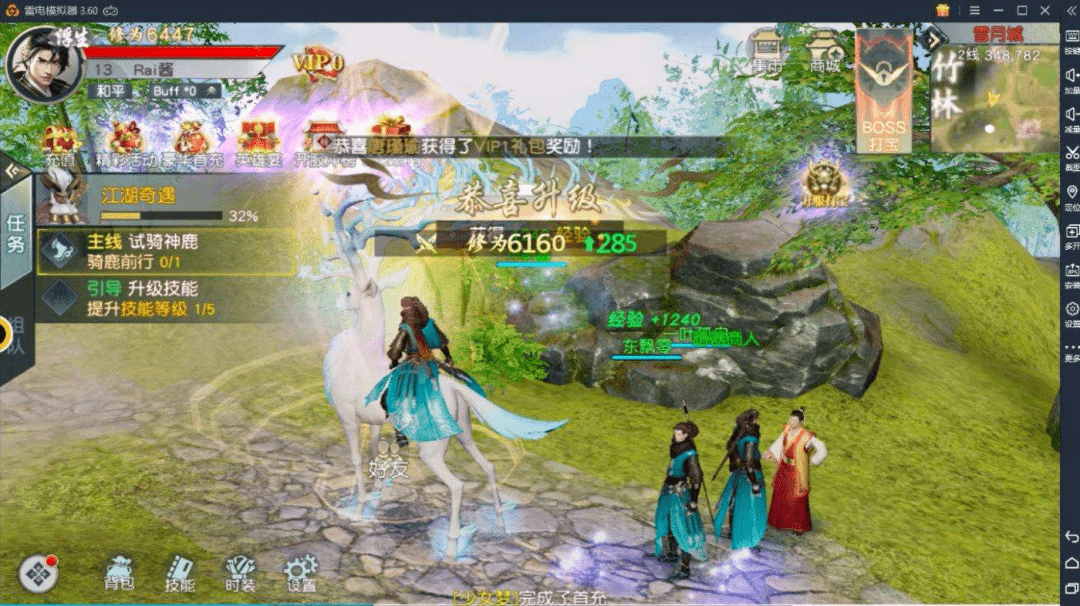Select the 主线 试骑神鹿 main quest
1080x606 pixels.
[x=166, y=252]
